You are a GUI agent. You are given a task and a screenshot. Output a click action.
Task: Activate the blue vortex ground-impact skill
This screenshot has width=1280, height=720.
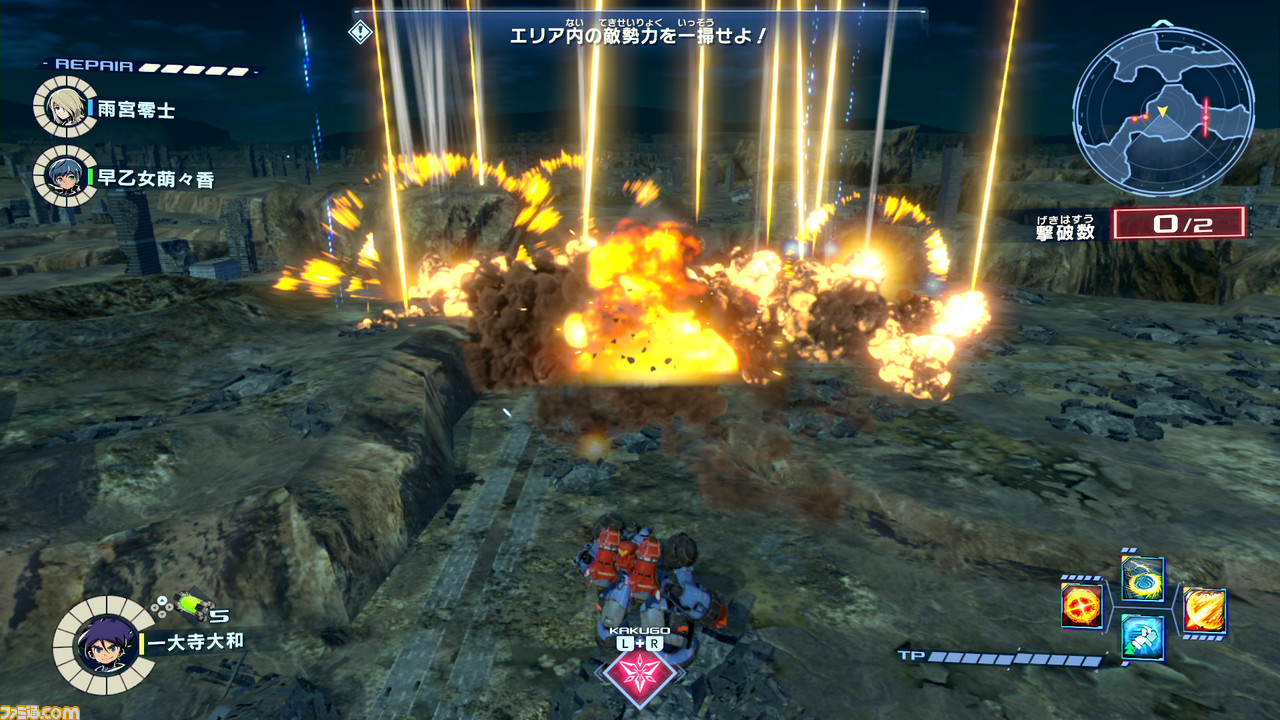pyautogui.click(x=1142, y=578)
